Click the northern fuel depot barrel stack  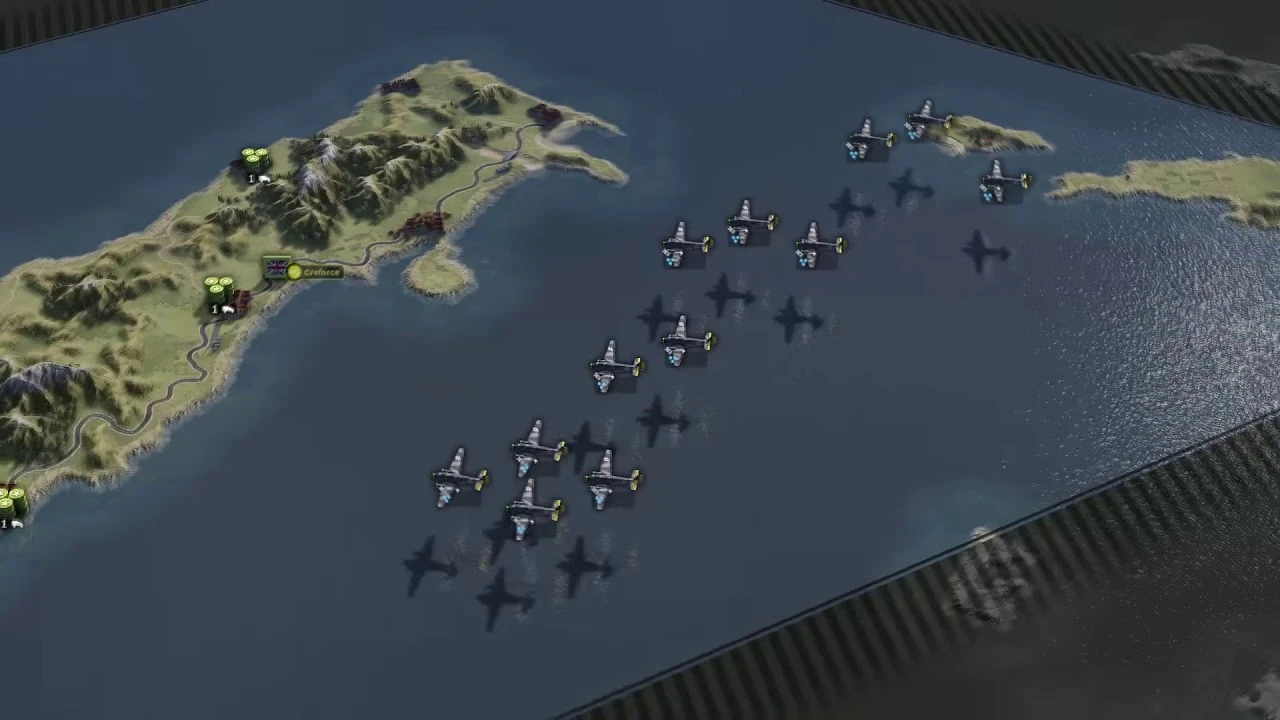253,158
